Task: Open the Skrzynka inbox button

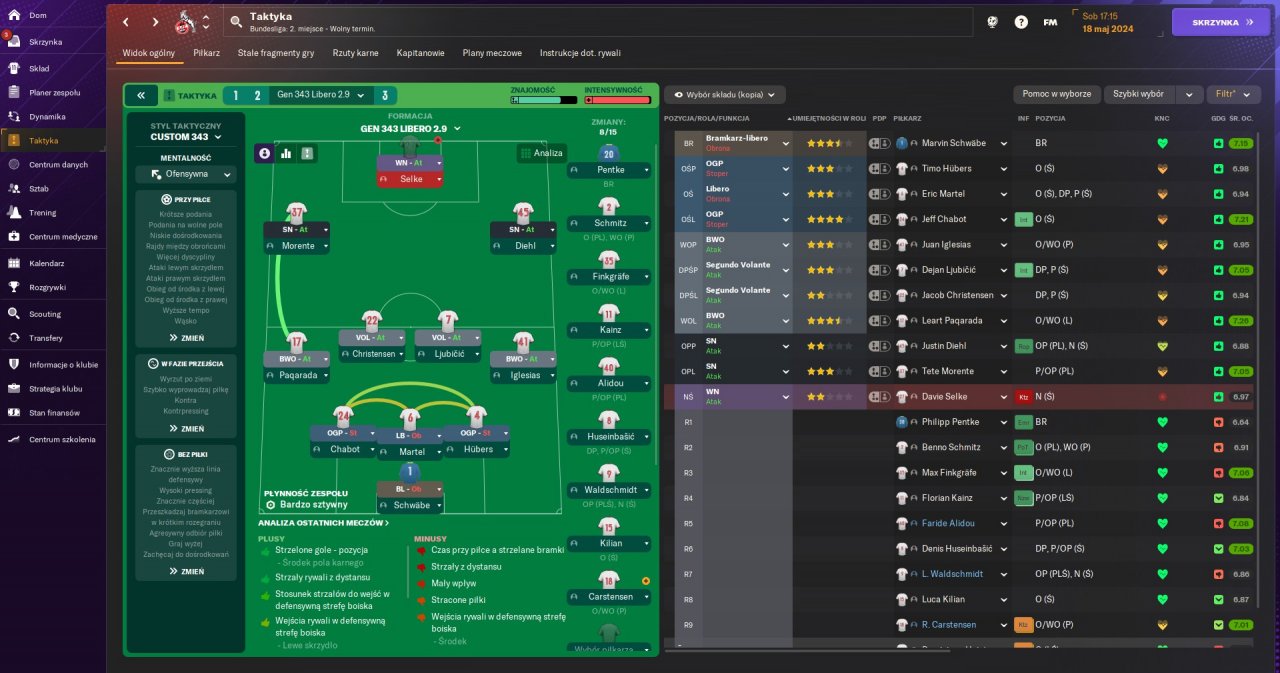Action: point(1221,22)
